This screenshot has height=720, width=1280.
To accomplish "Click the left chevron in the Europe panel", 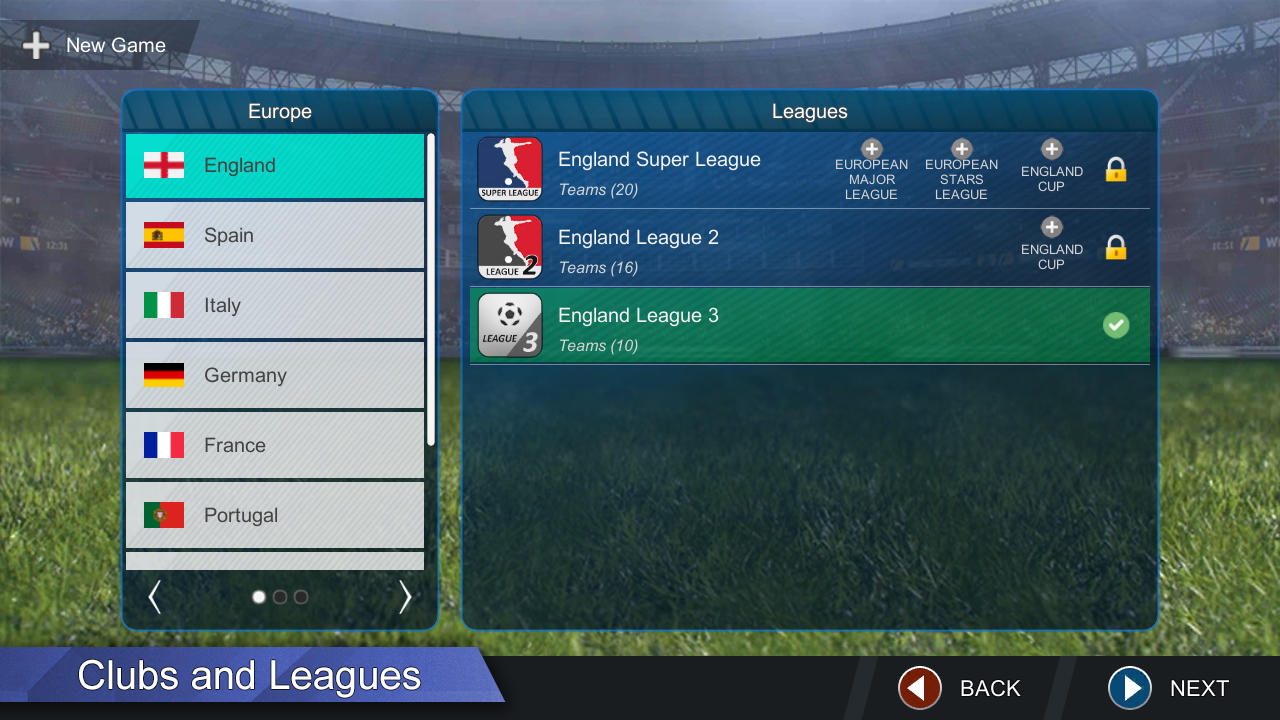I will coord(155,596).
